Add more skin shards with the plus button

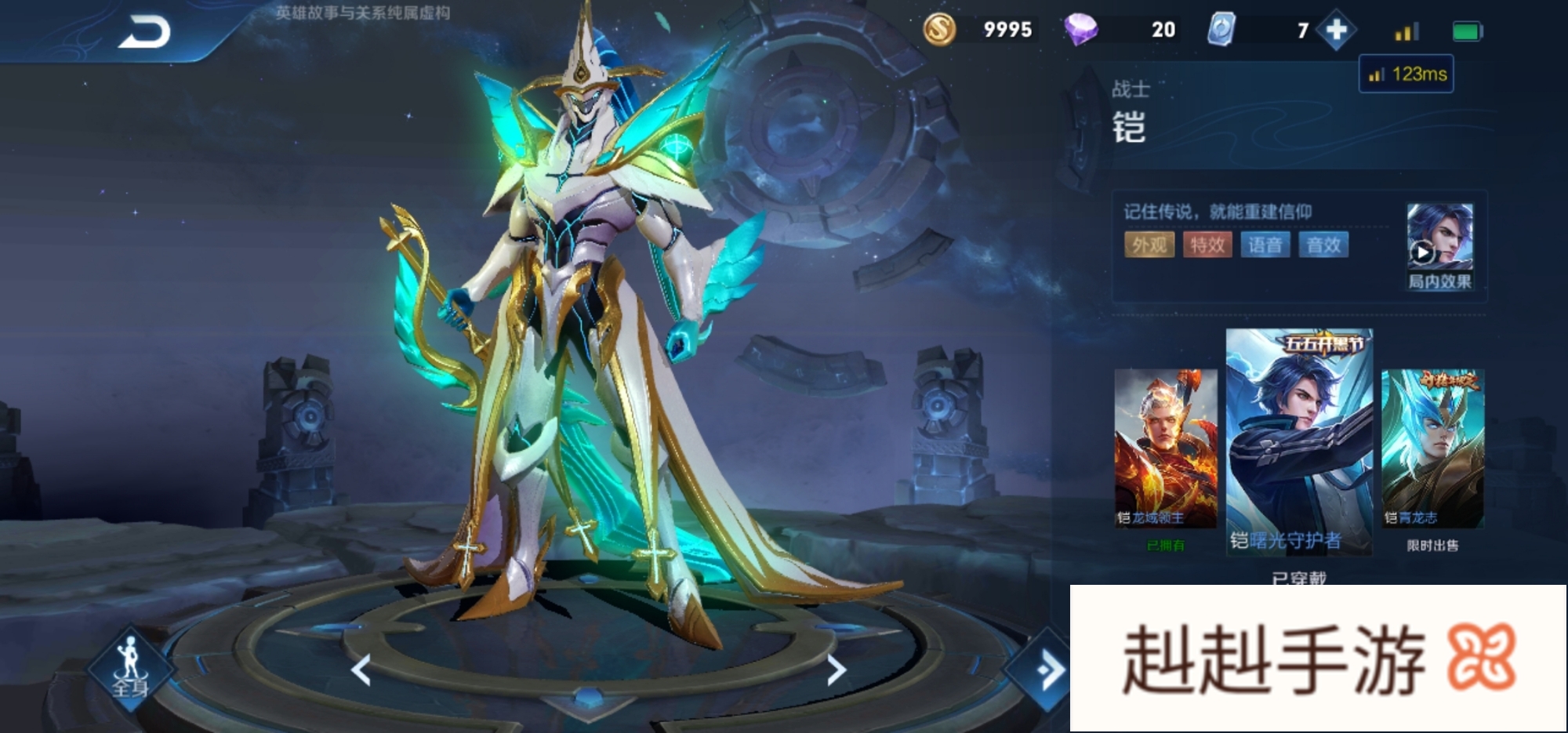[x=1336, y=31]
